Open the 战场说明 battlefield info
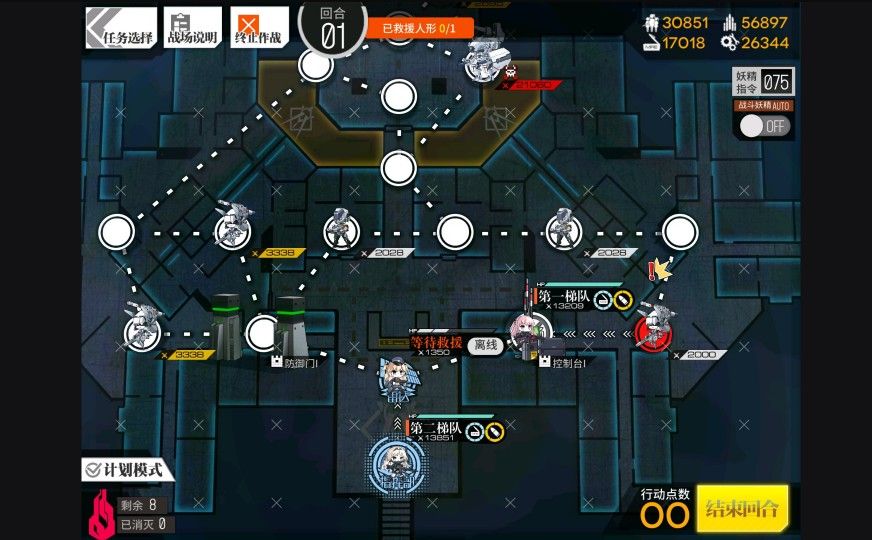Image resolution: width=872 pixels, height=540 pixels. 192,27
